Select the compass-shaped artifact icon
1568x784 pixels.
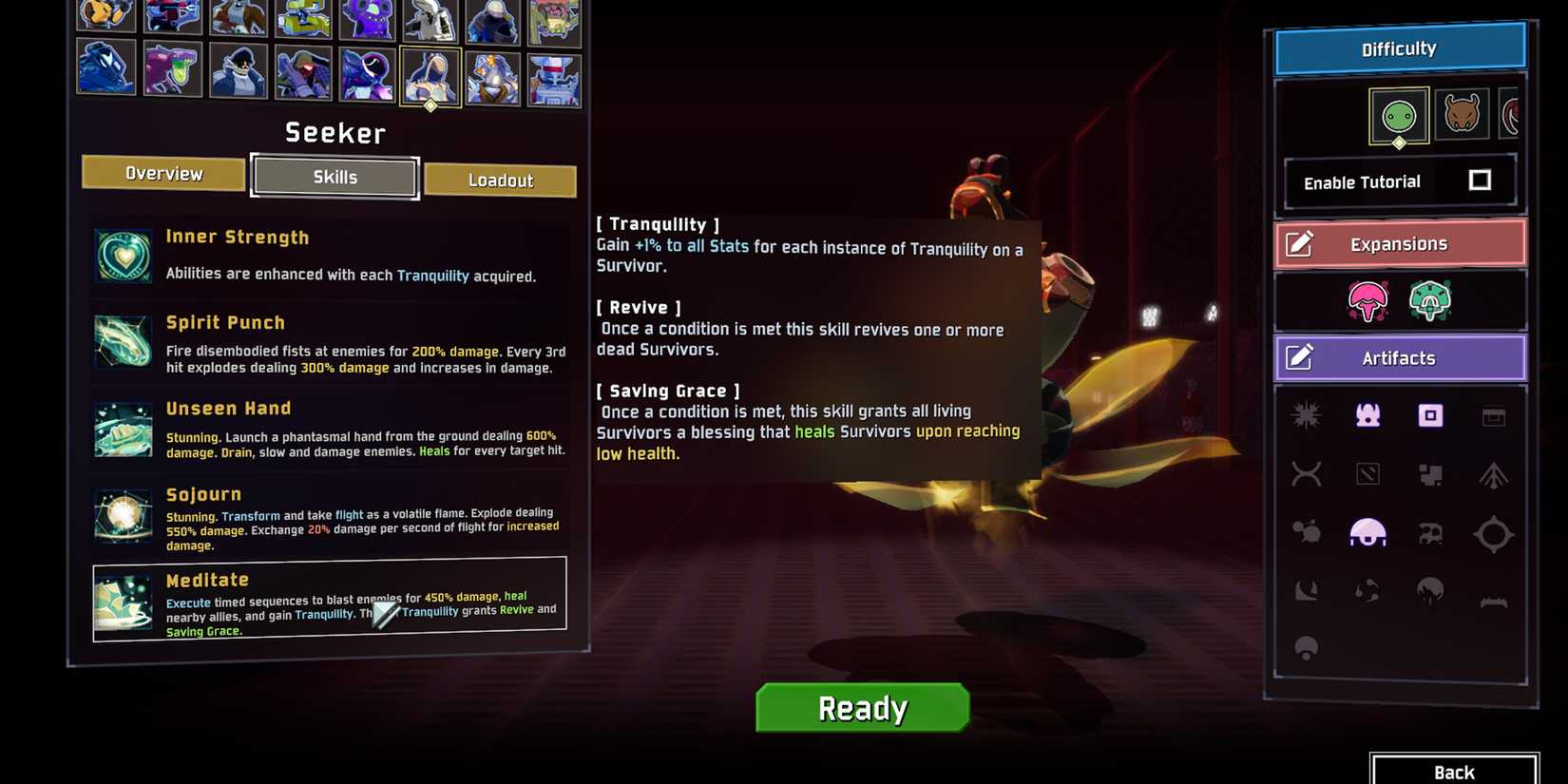click(1494, 533)
